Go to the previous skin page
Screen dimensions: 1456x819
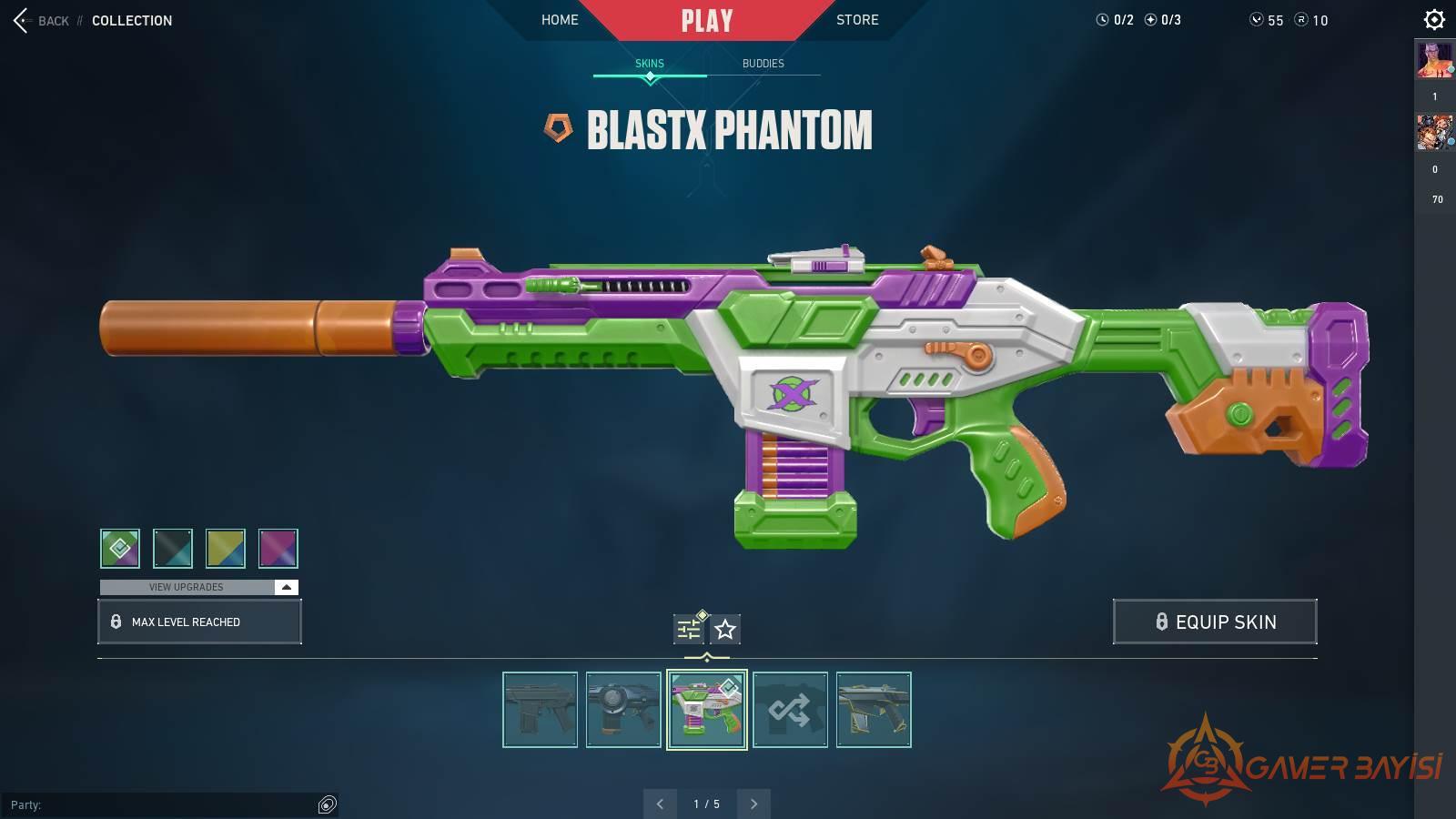click(x=660, y=804)
